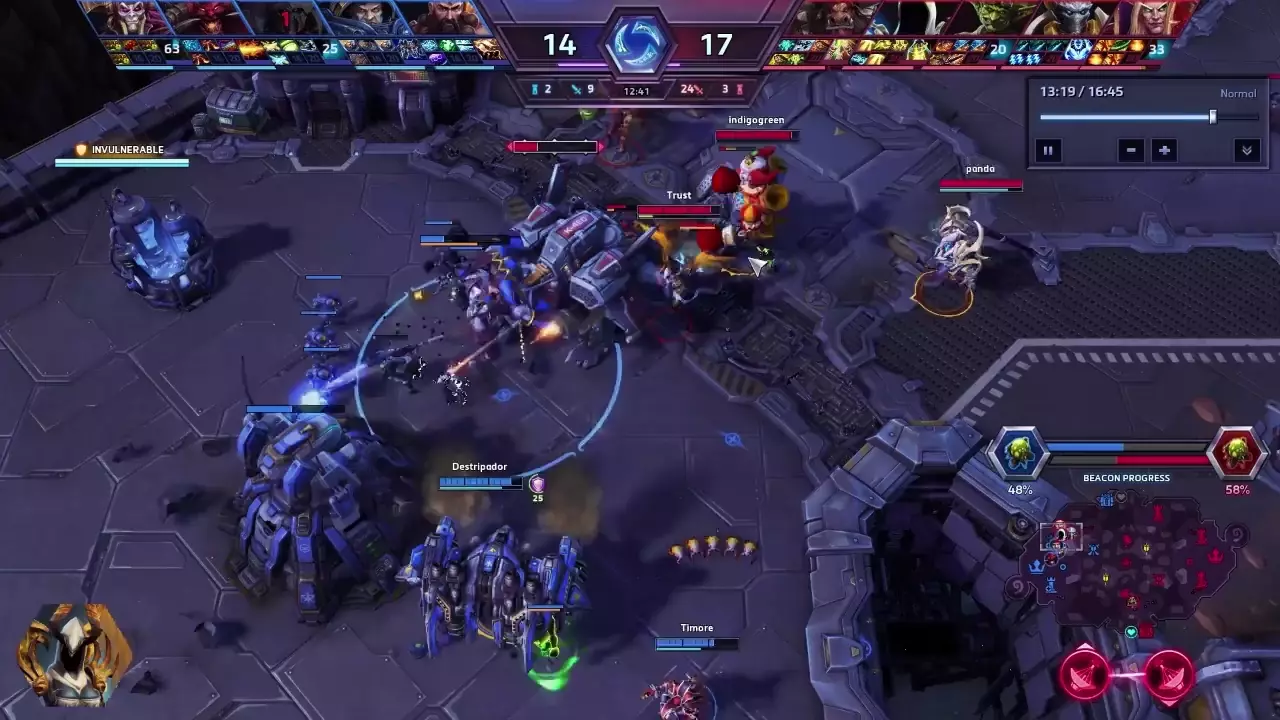The height and width of the screenshot is (720, 1280).
Task: Select the player name indigogreen above their hero
Action: pos(757,118)
